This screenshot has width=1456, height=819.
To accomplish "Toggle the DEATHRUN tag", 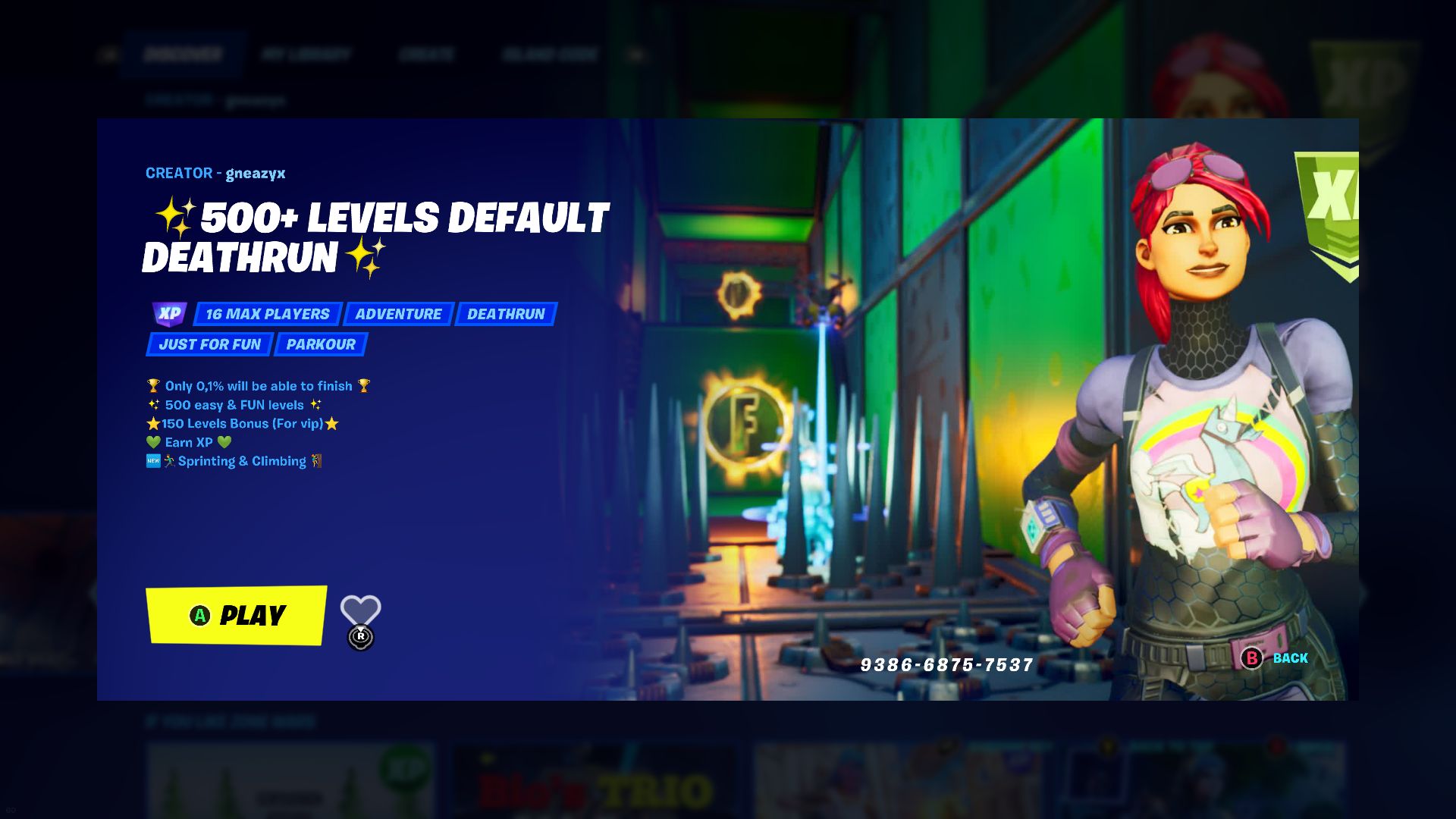I will (x=506, y=313).
